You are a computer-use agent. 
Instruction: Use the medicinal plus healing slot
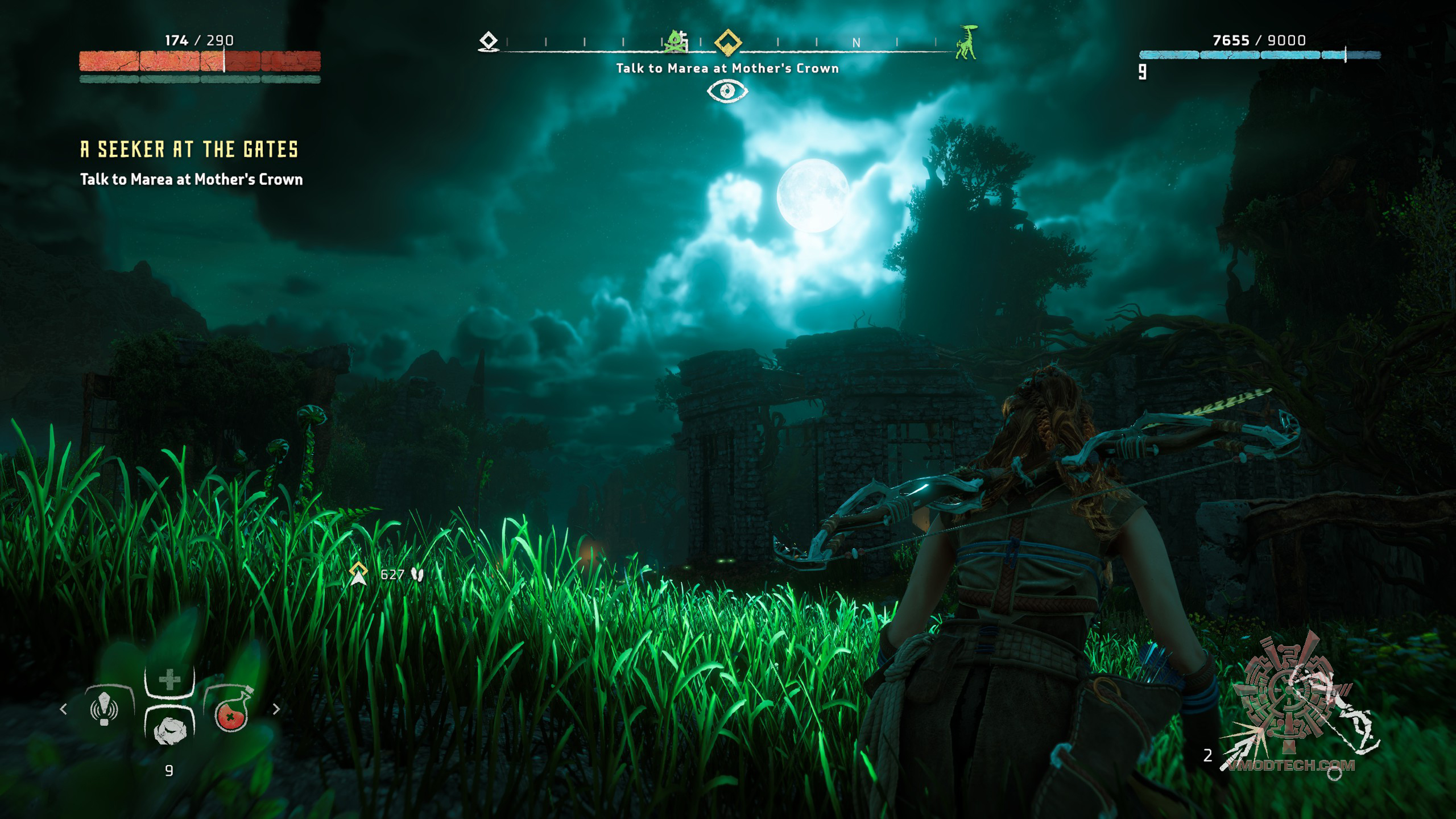click(169, 680)
